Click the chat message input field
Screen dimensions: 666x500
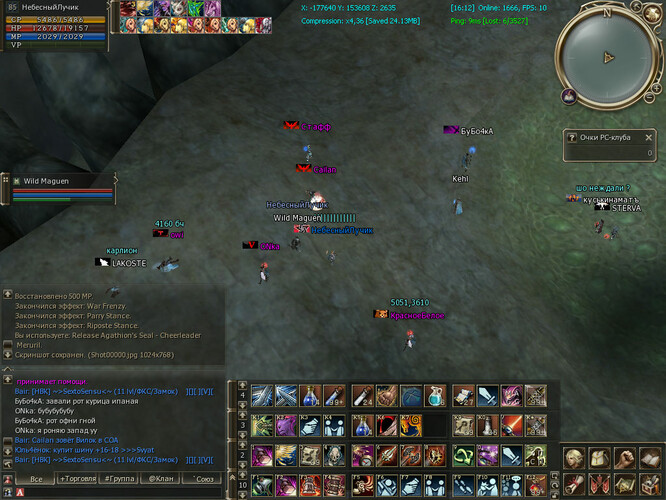point(120,492)
